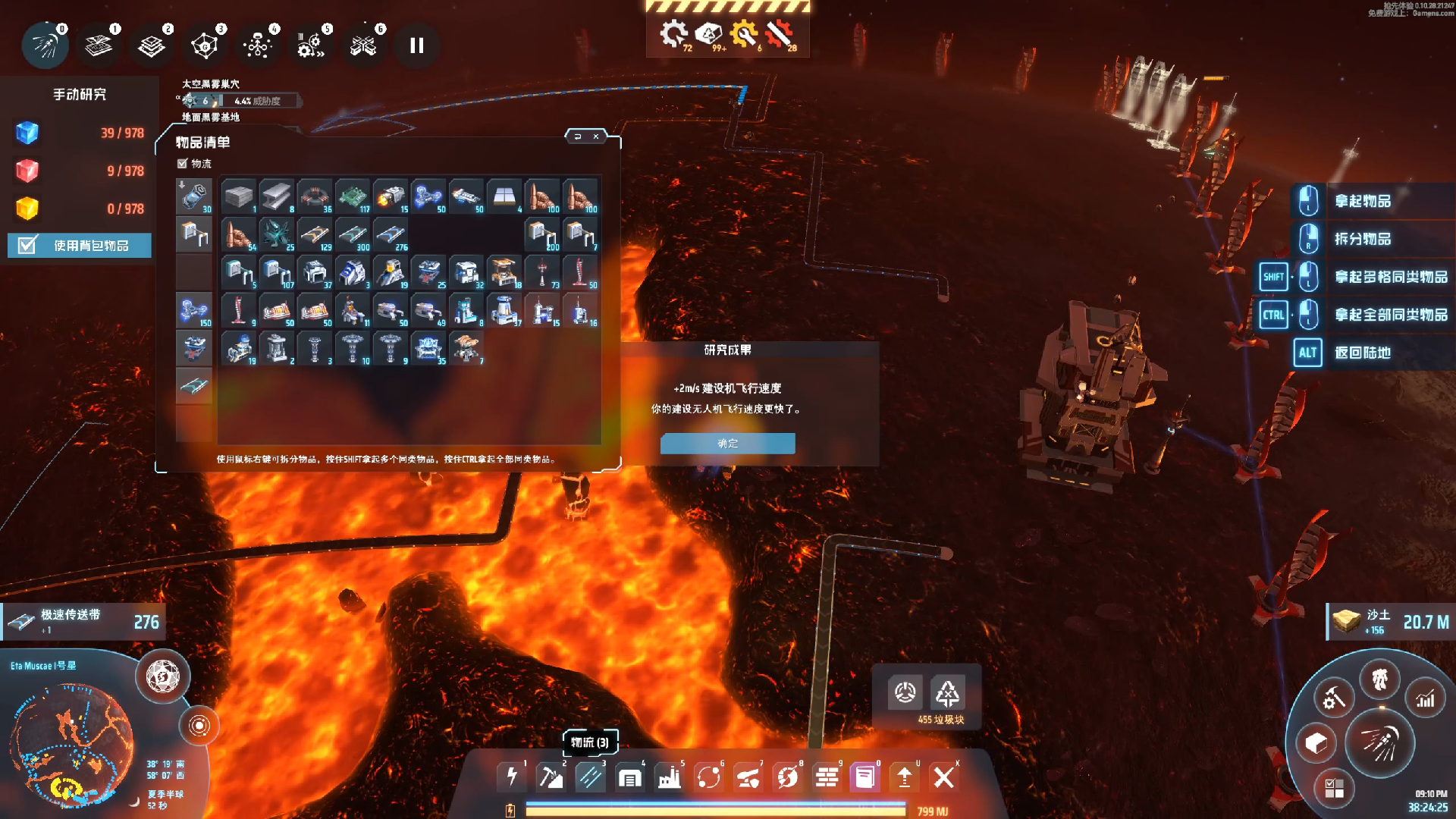
Task: Toggle the logistics checkbox in inventory
Action: tap(182, 164)
